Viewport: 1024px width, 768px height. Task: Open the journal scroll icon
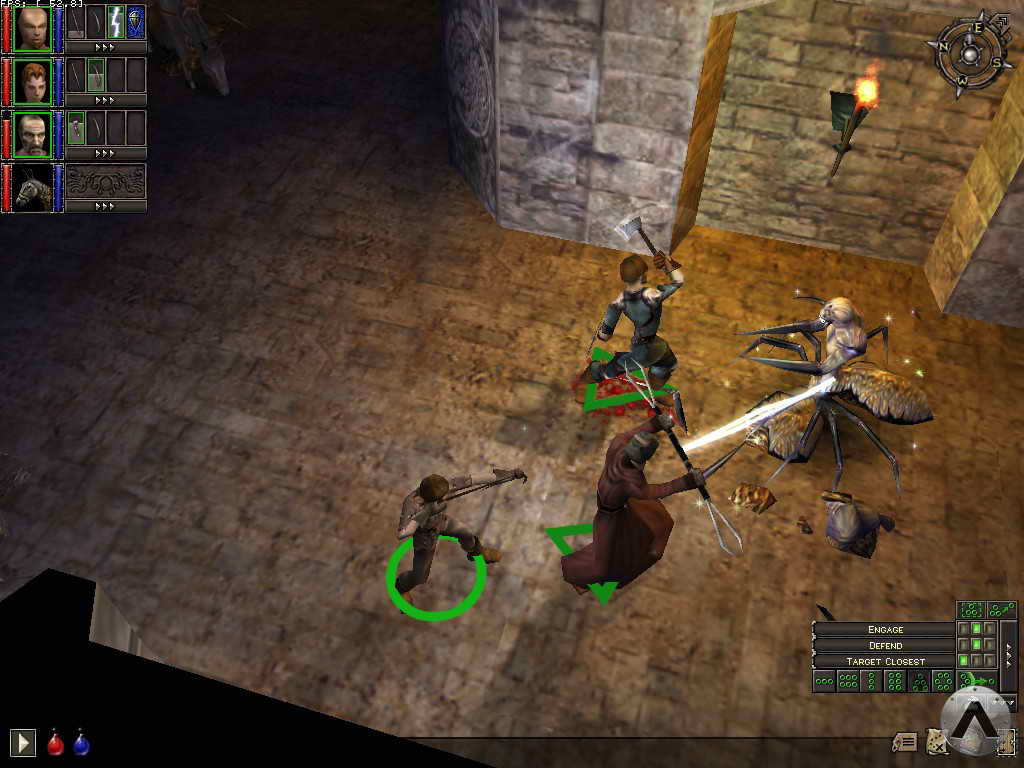(906, 741)
